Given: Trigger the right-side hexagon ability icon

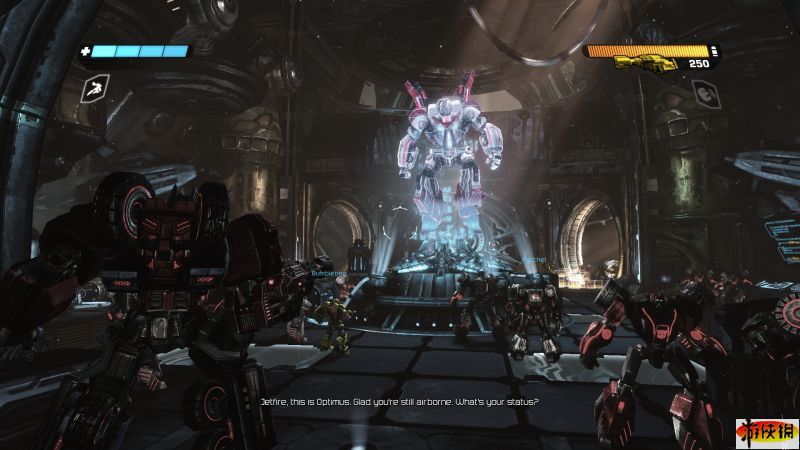Looking at the screenshot, I should click(x=703, y=93).
